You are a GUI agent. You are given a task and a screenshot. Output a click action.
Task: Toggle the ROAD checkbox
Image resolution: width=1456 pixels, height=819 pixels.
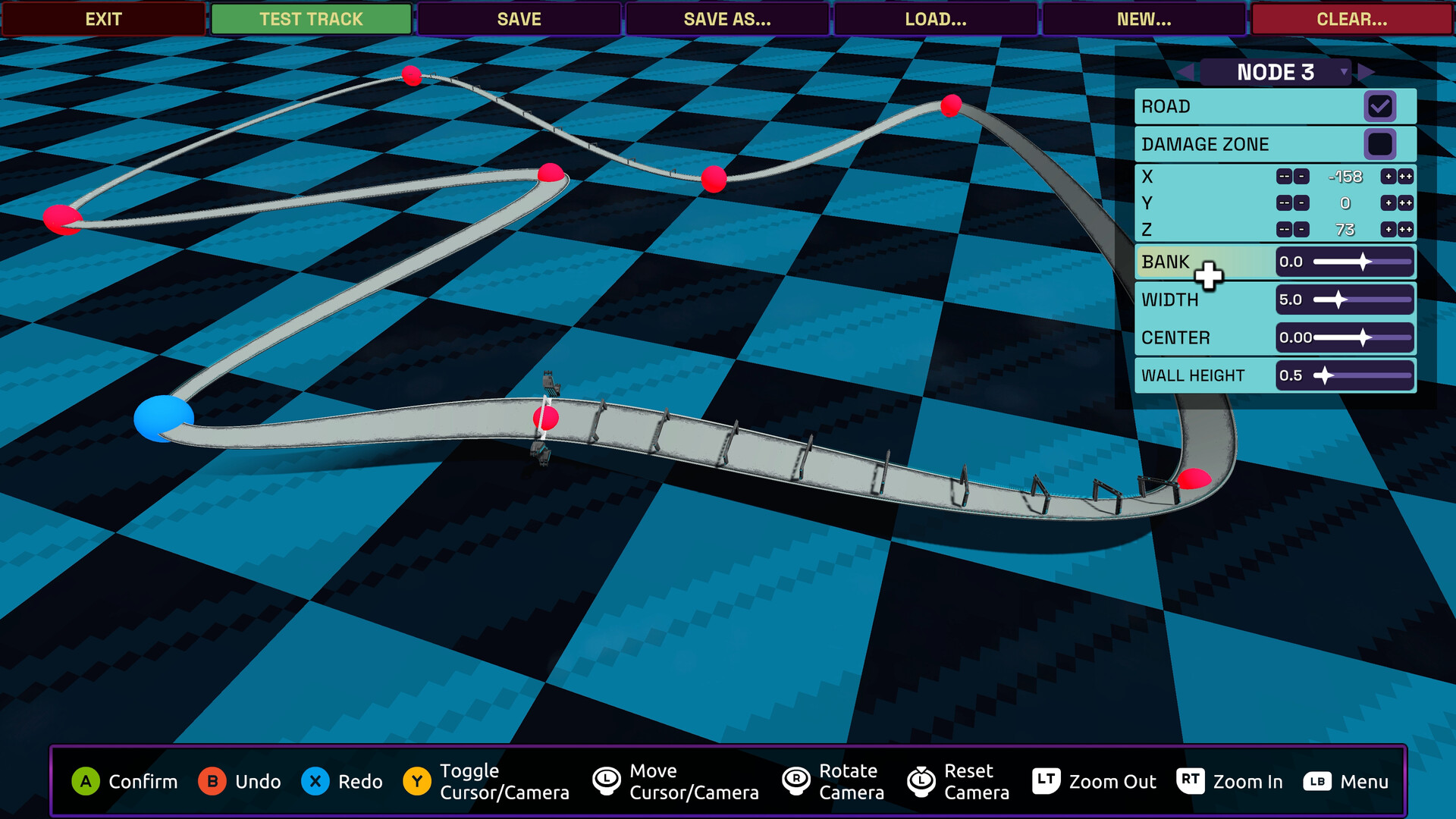point(1380,106)
